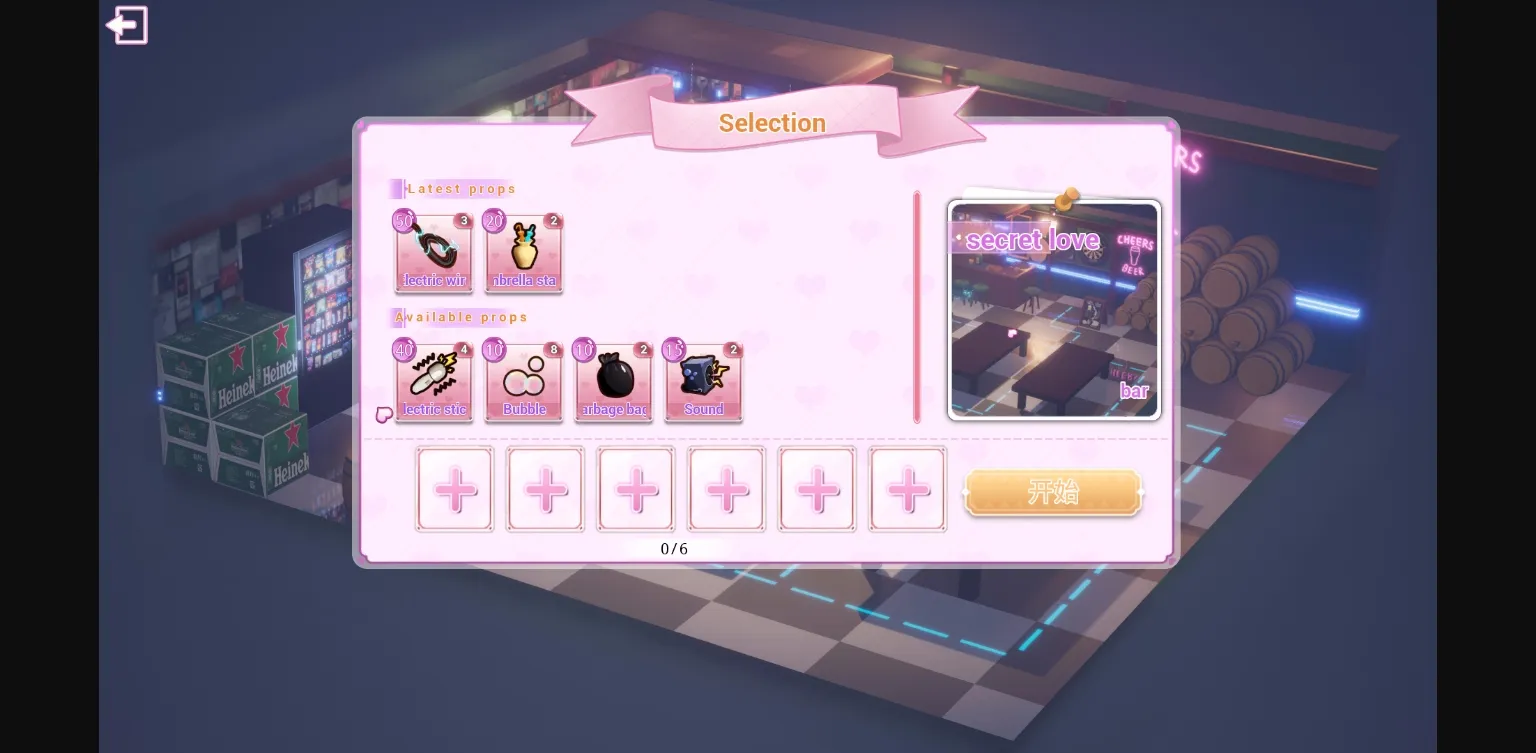Choose the Bubble prop
The image size is (1536, 753).
point(524,381)
